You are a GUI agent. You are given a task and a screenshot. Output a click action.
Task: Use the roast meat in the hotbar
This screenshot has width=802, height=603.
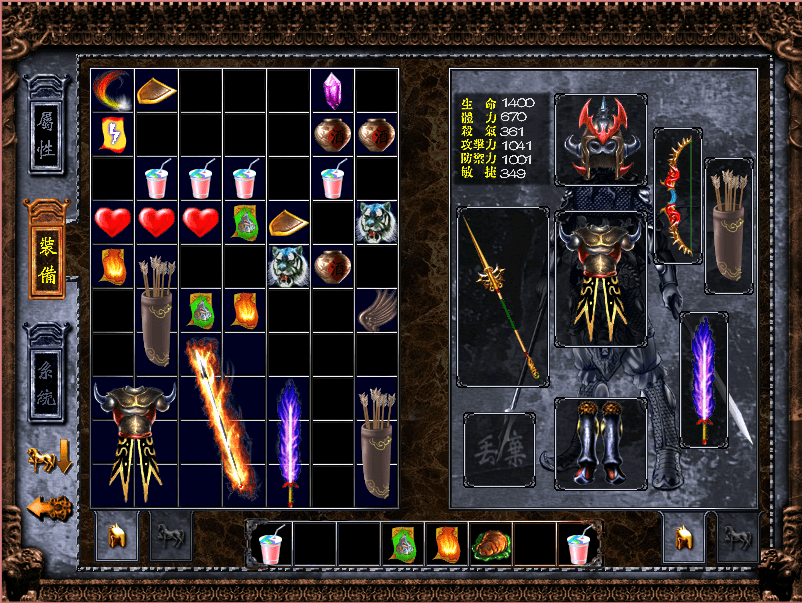pyautogui.click(x=490, y=545)
